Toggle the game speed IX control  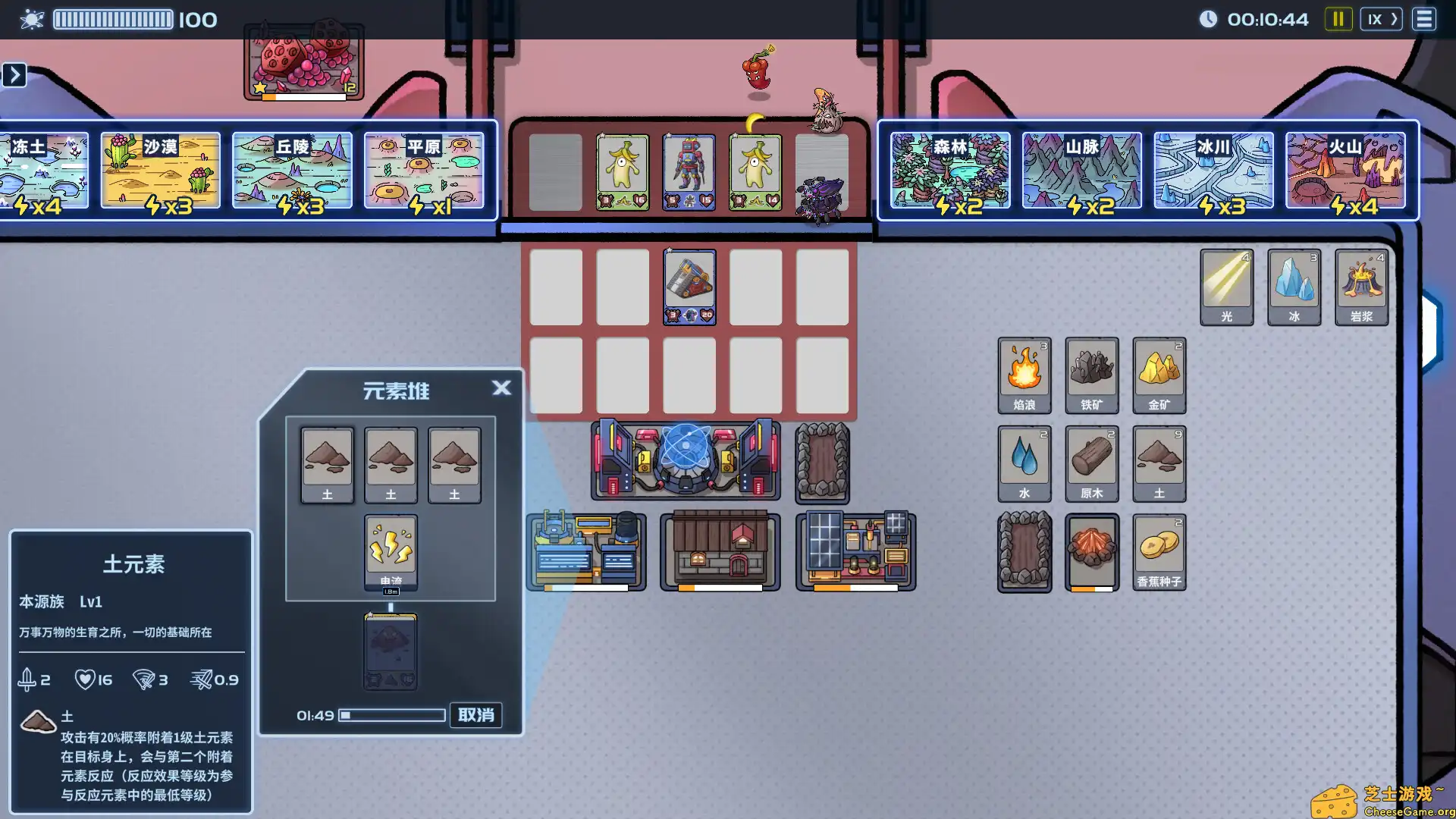[1381, 19]
